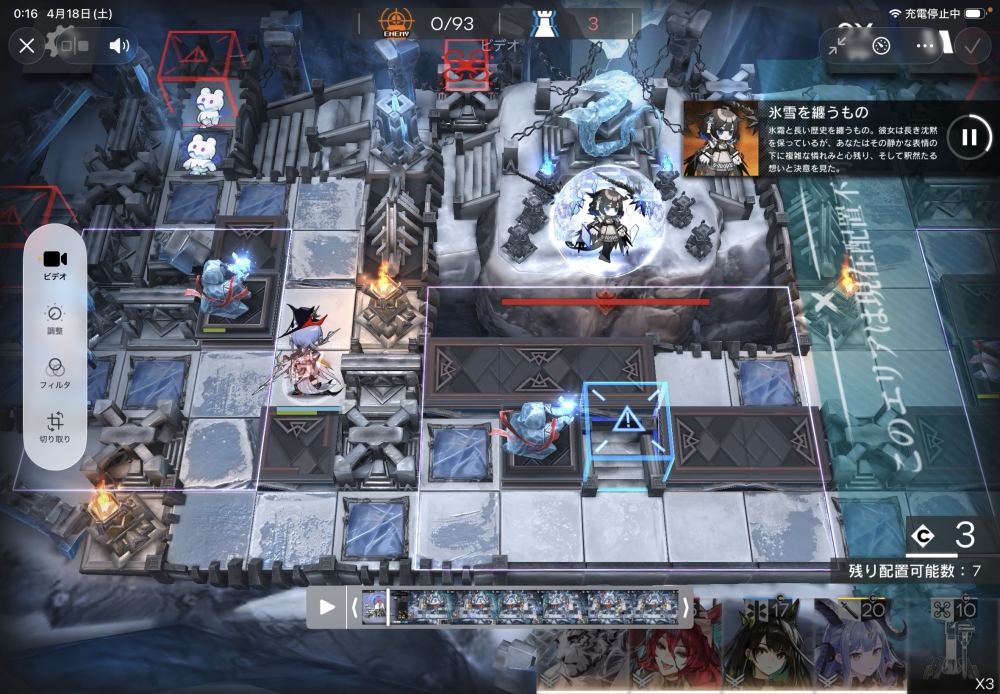This screenshot has width=1000, height=694.
Task: Grab the left trim handle of the timeline
Action: (x=352, y=607)
